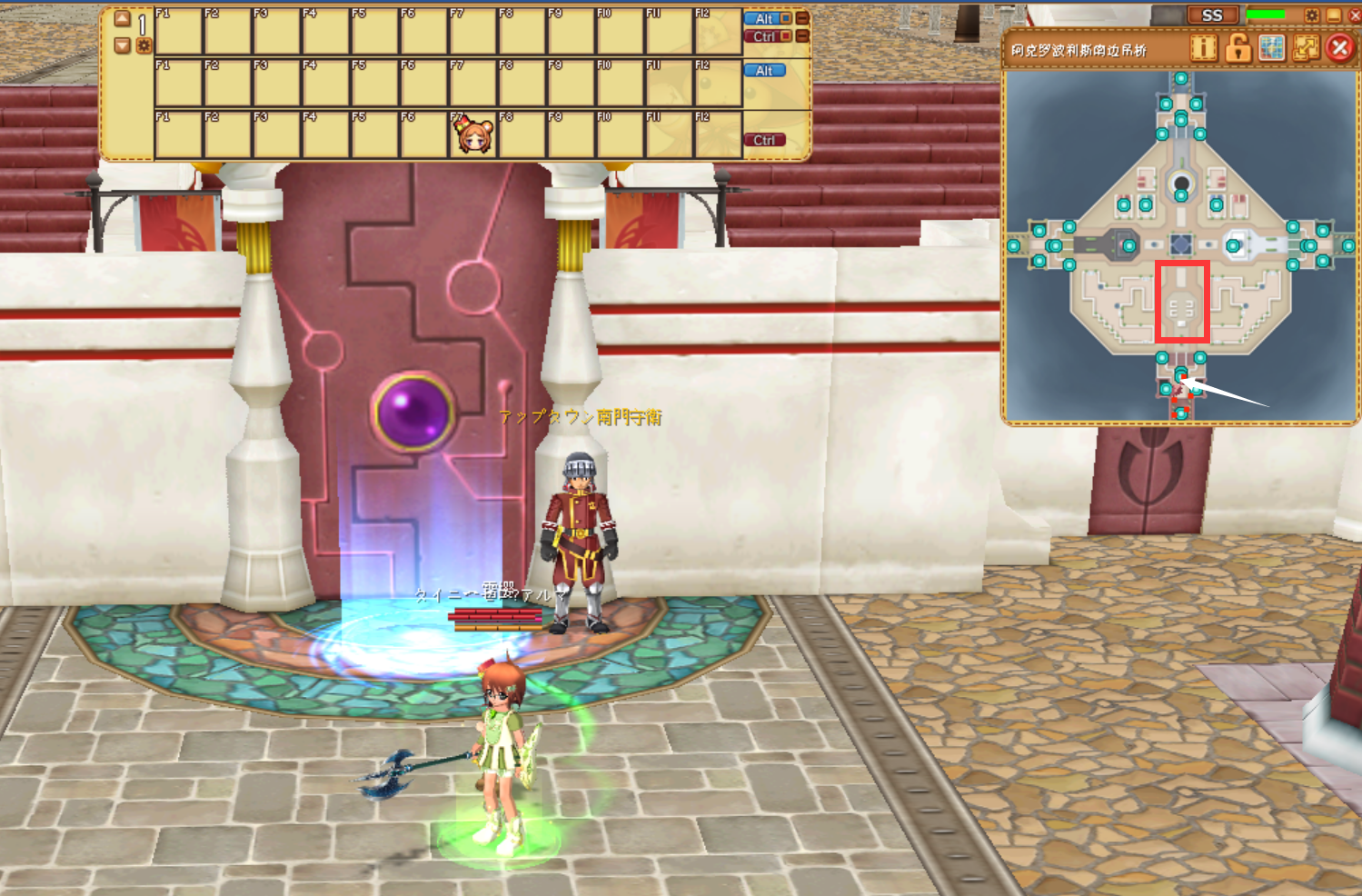The width and height of the screenshot is (1362, 896).
Task: Open hotbar settings gear icon
Action: pyautogui.click(x=144, y=45)
